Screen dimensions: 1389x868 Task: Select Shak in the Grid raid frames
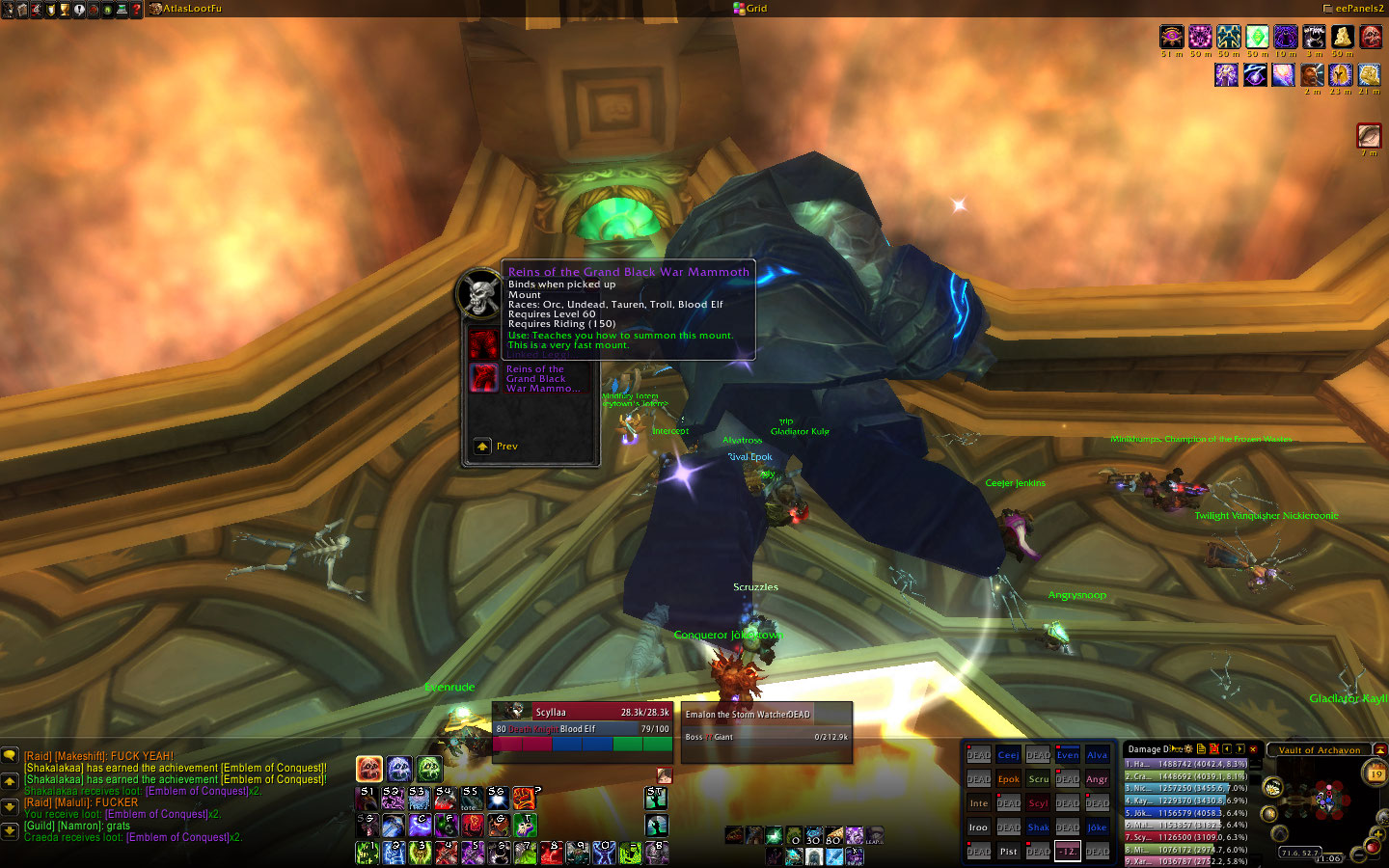(1038, 827)
